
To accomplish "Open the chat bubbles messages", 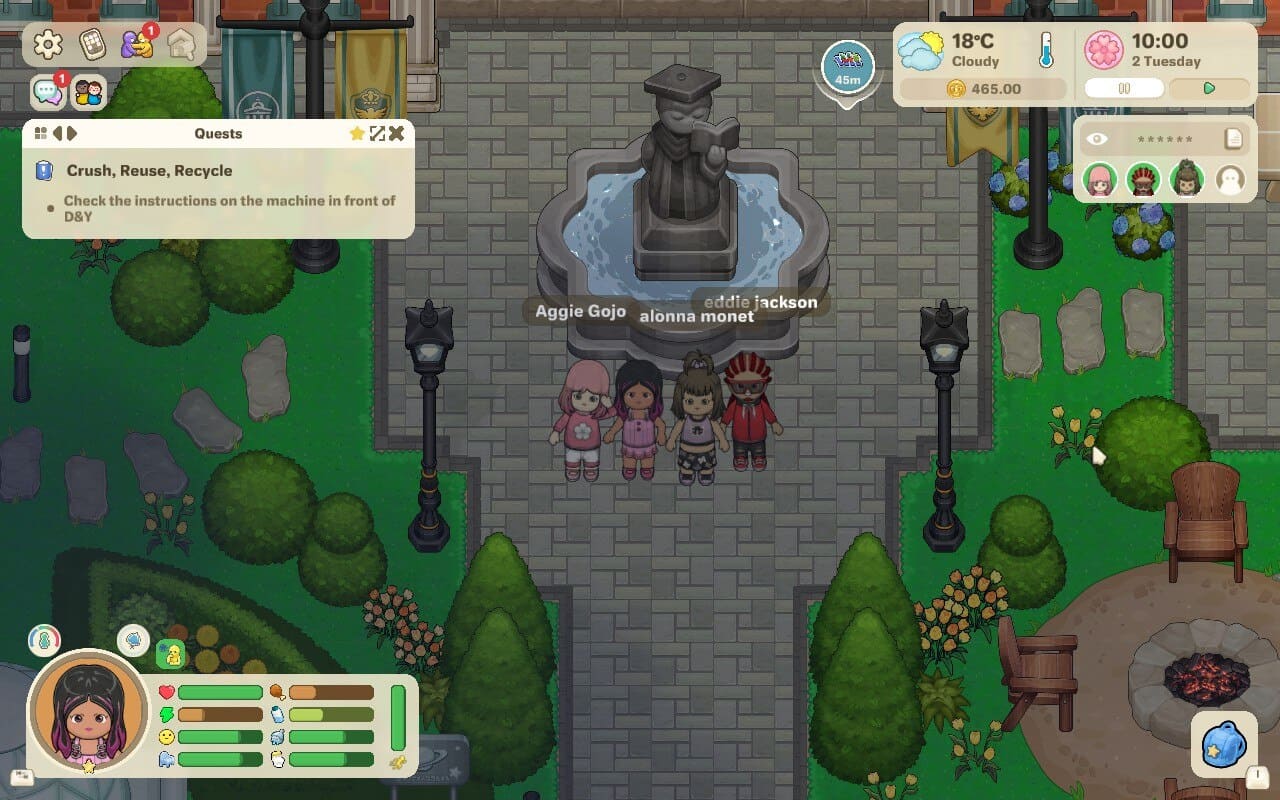I will tap(47, 93).
